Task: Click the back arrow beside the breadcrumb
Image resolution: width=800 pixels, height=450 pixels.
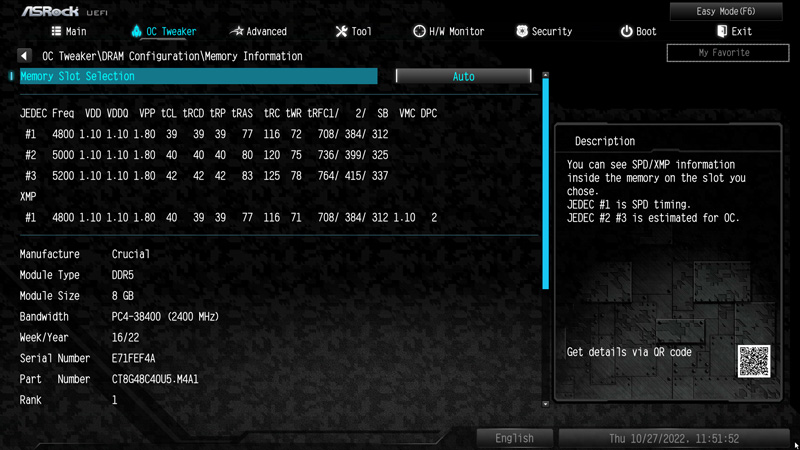Action: coord(24,56)
